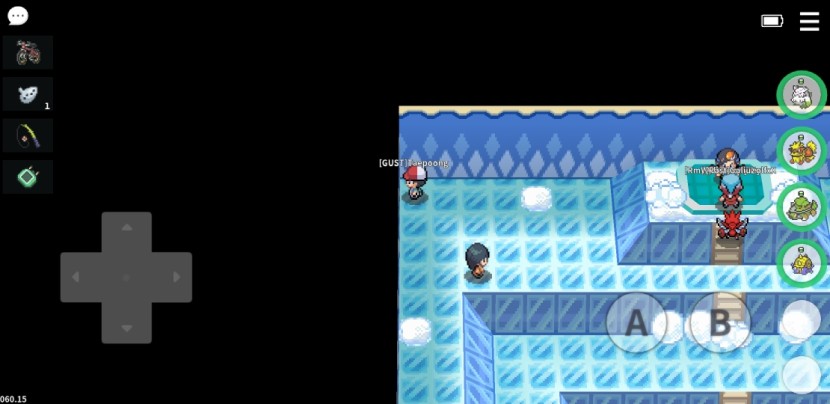Tap the A action button
Viewport: 830px width, 404px height.
636,323
